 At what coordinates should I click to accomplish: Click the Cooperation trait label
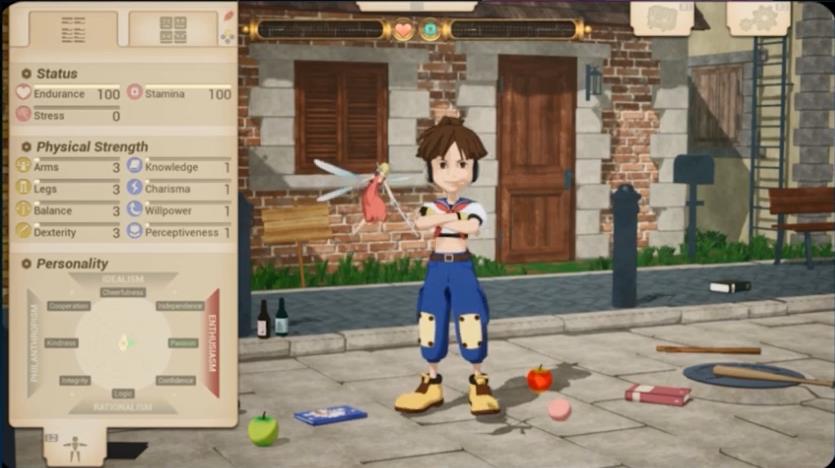(69, 306)
